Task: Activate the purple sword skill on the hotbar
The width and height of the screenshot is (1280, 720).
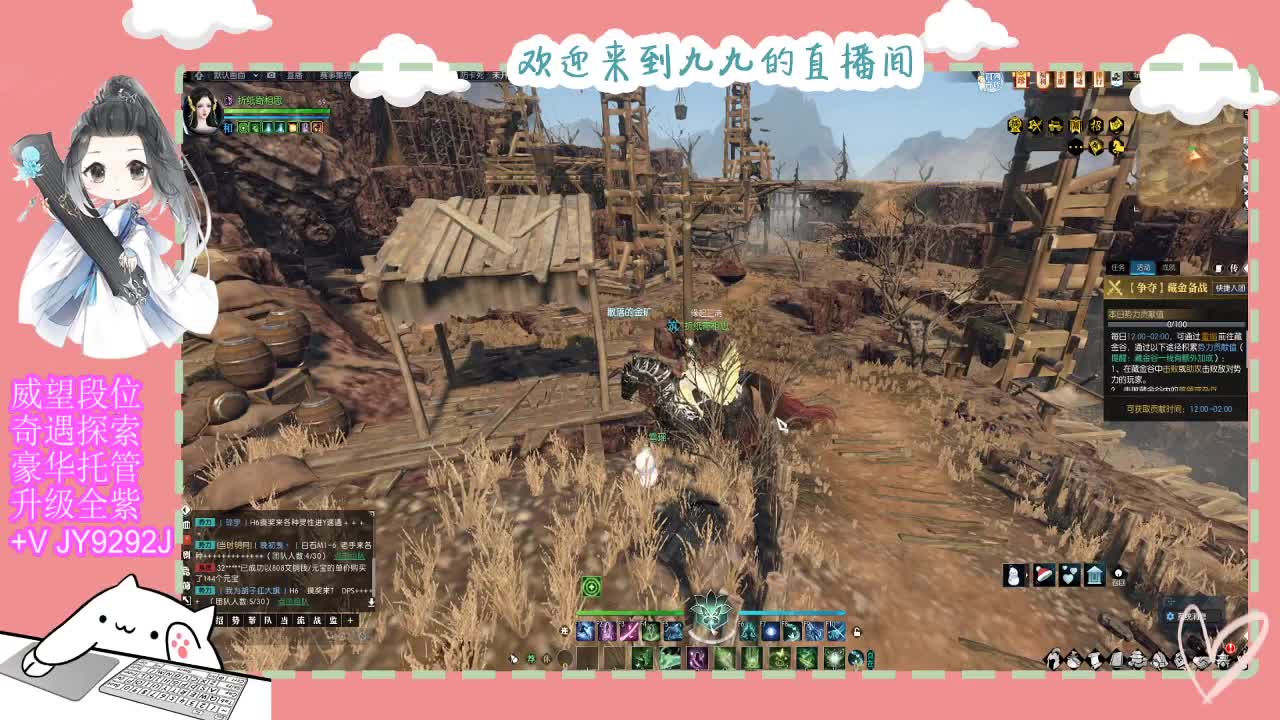Action: click(629, 632)
